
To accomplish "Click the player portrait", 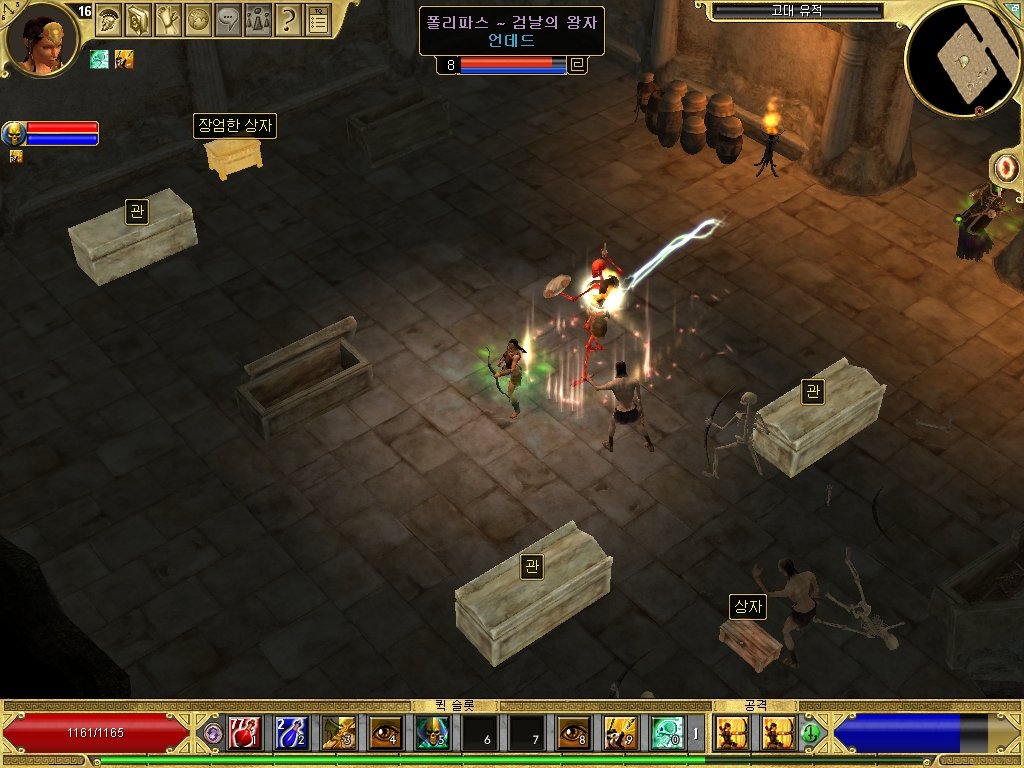I will (x=42, y=42).
